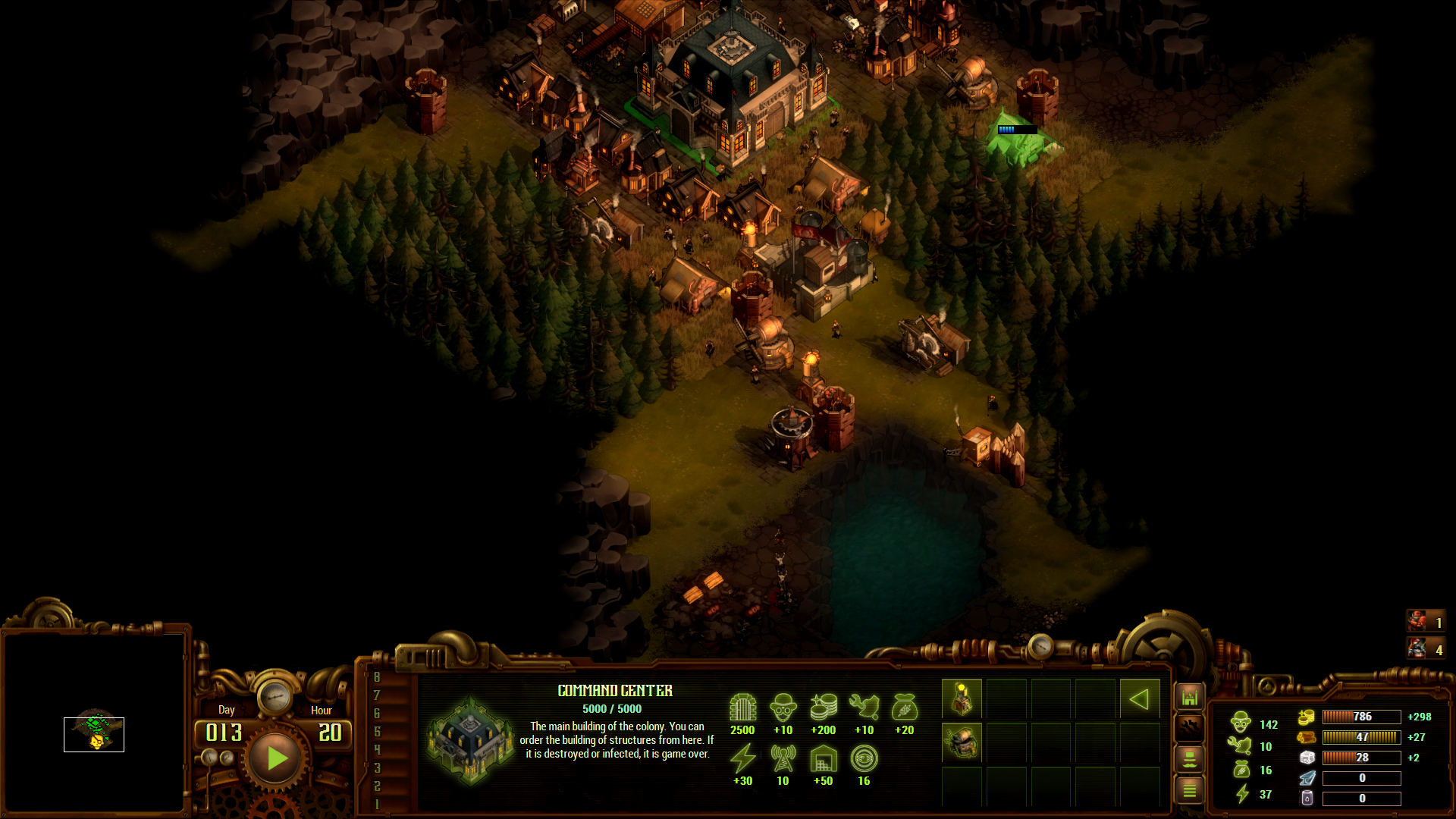Click the radio tower range icon showing 10
The image size is (1456, 819).
[783, 760]
